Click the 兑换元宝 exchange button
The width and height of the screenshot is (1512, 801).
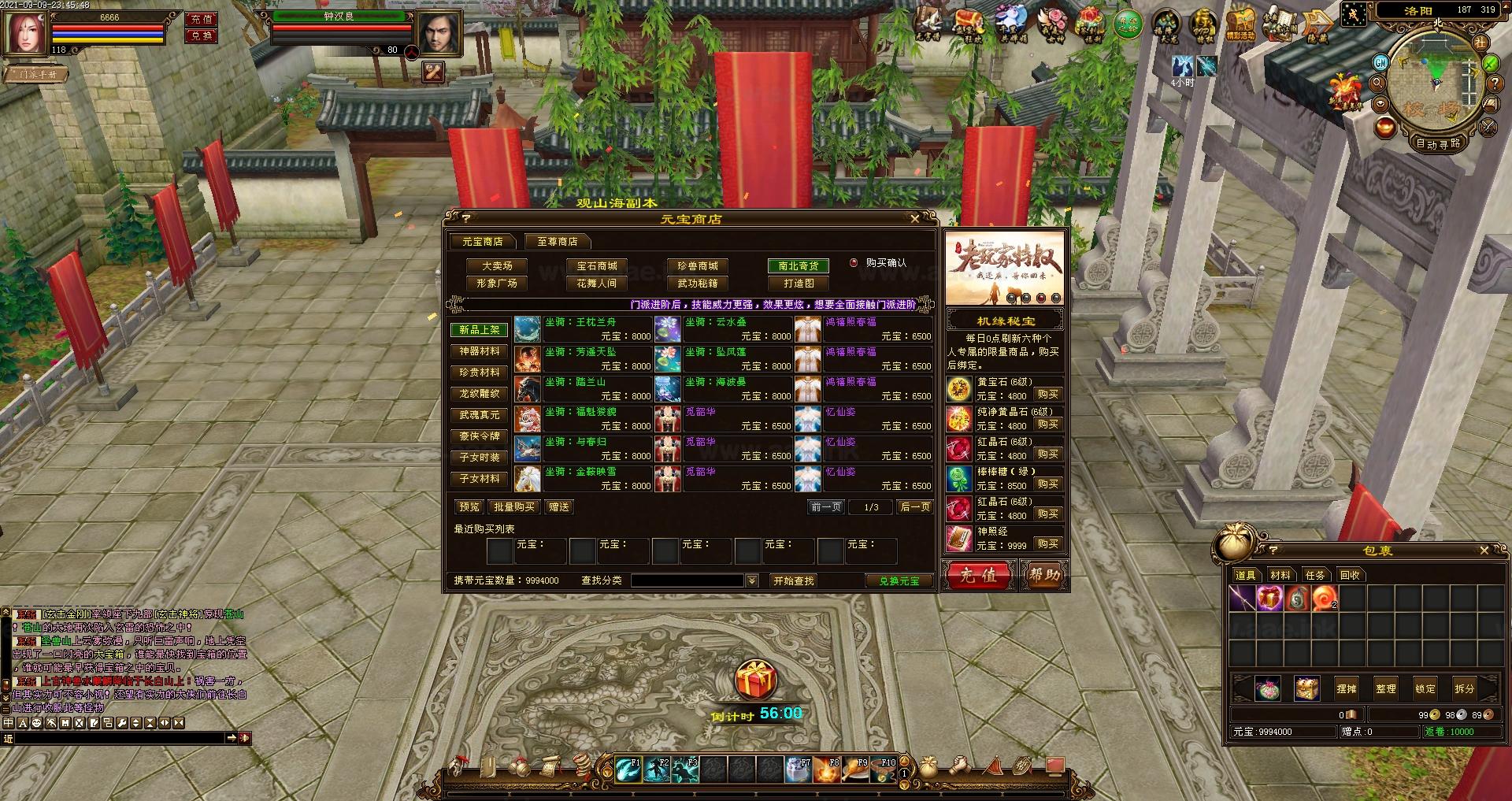(899, 580)
